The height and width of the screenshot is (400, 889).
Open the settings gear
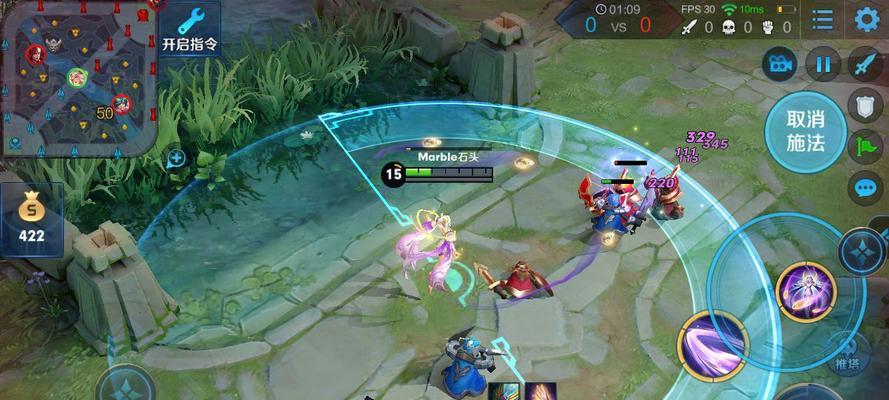867,18
